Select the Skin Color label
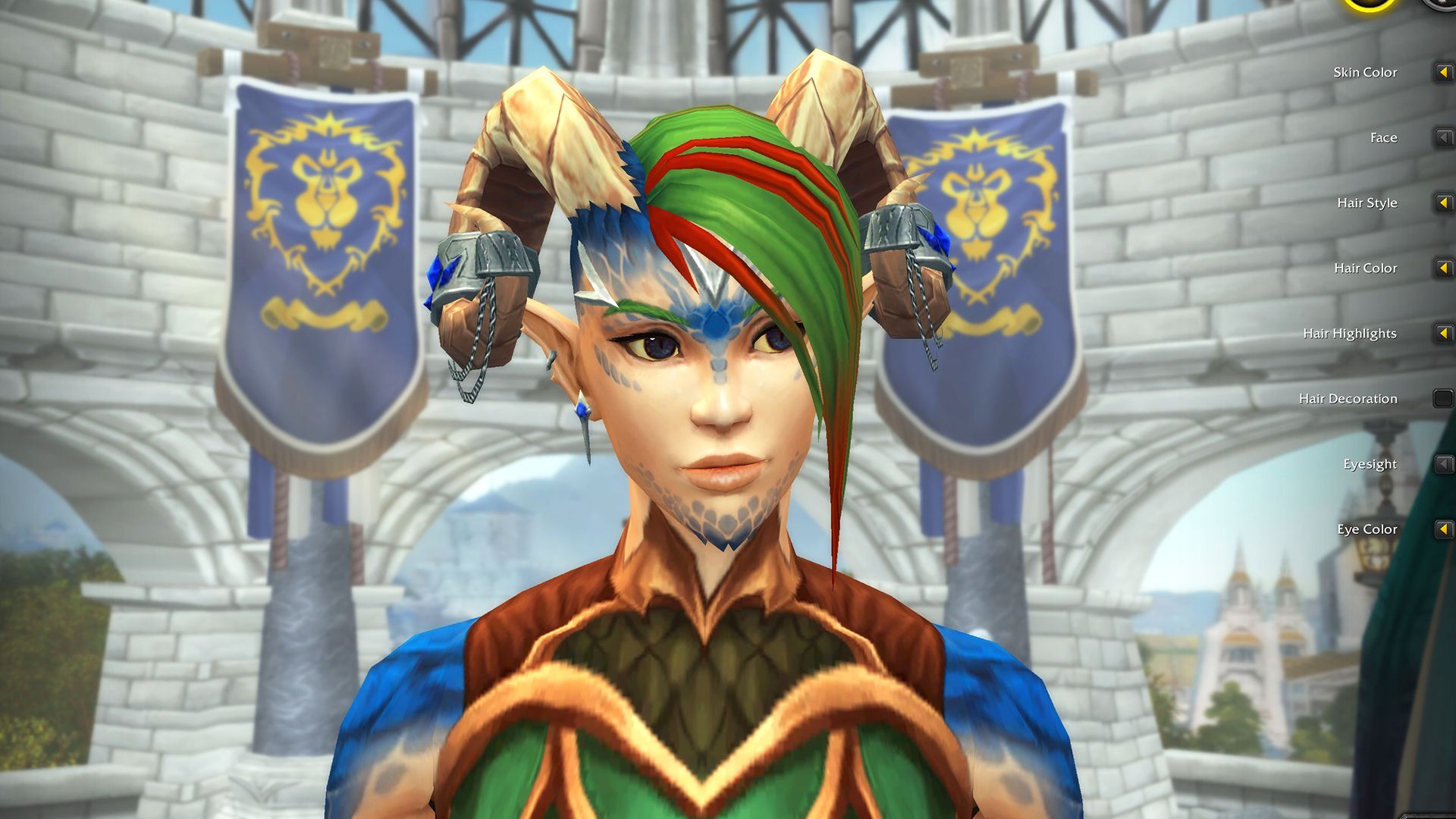Image resolution: width=1456 pixels, height=819 pixels. point(1364,72)
